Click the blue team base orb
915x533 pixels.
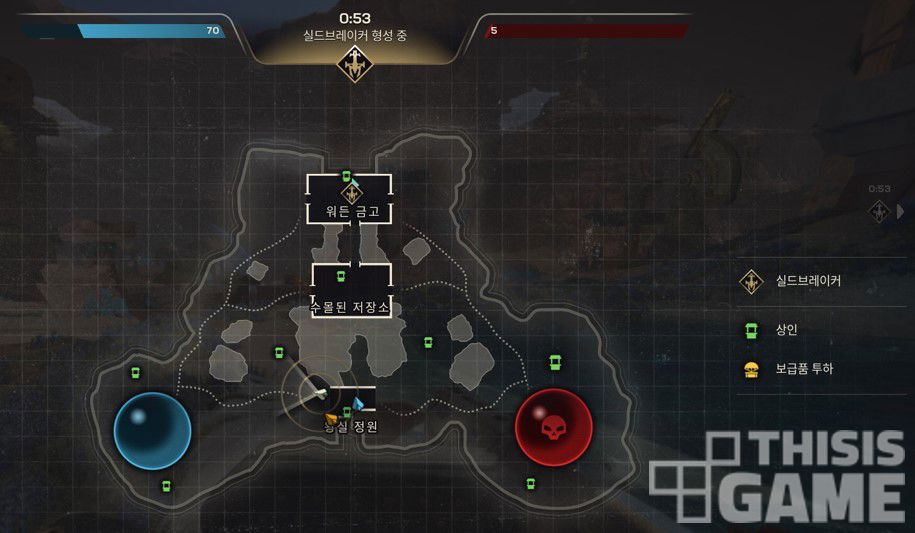152,431
